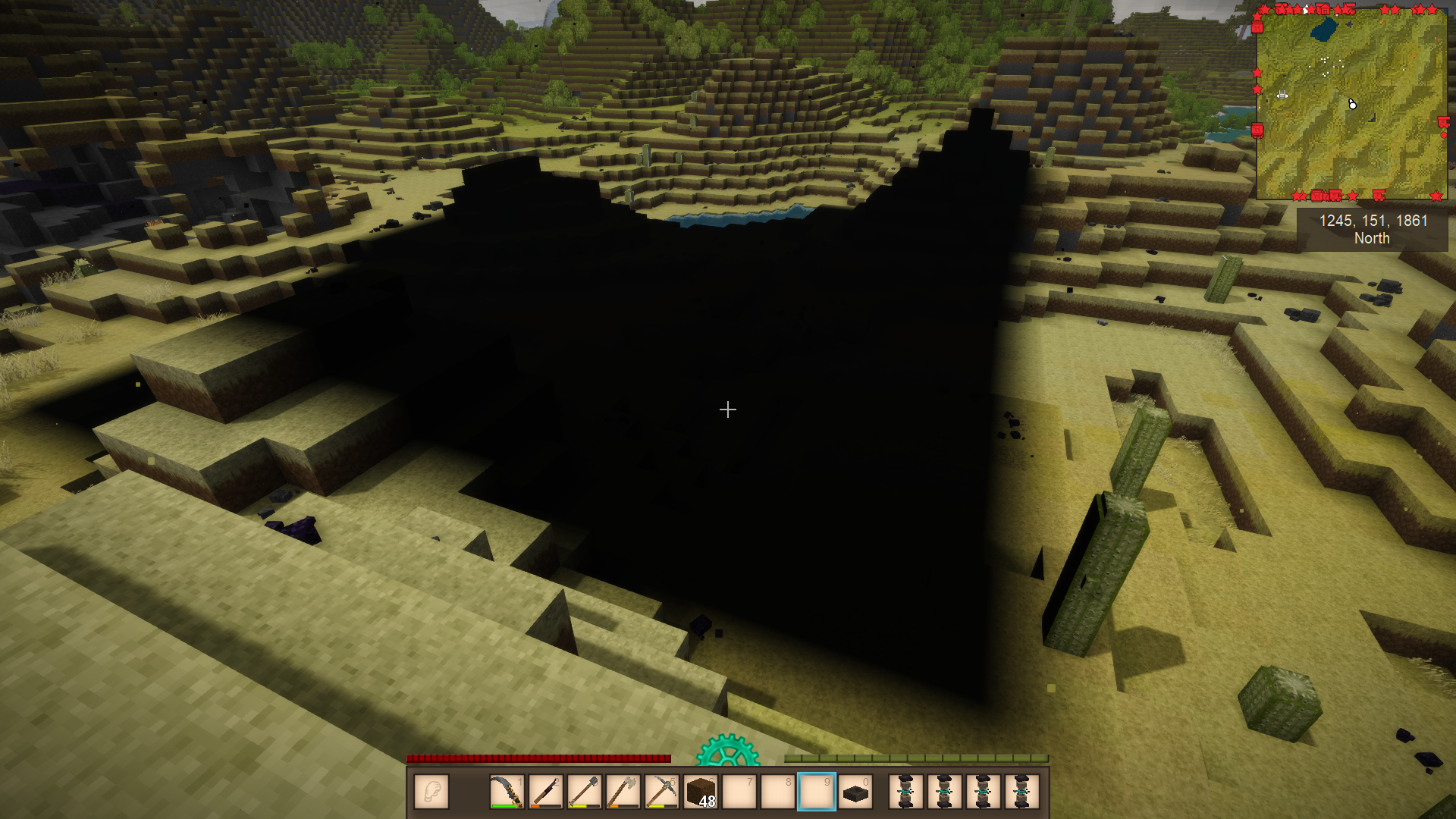Select the pickaxe in the hotbar

[661, 792]
